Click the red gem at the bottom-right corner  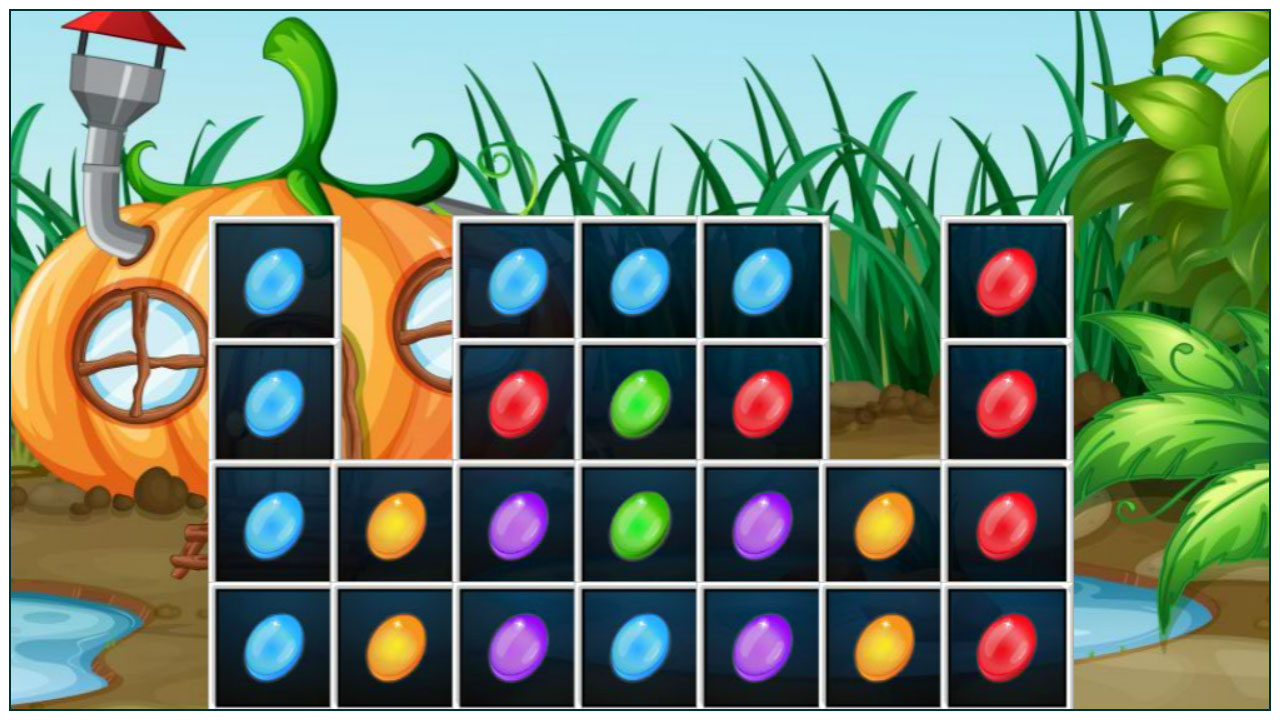[x=1005, y=645]
